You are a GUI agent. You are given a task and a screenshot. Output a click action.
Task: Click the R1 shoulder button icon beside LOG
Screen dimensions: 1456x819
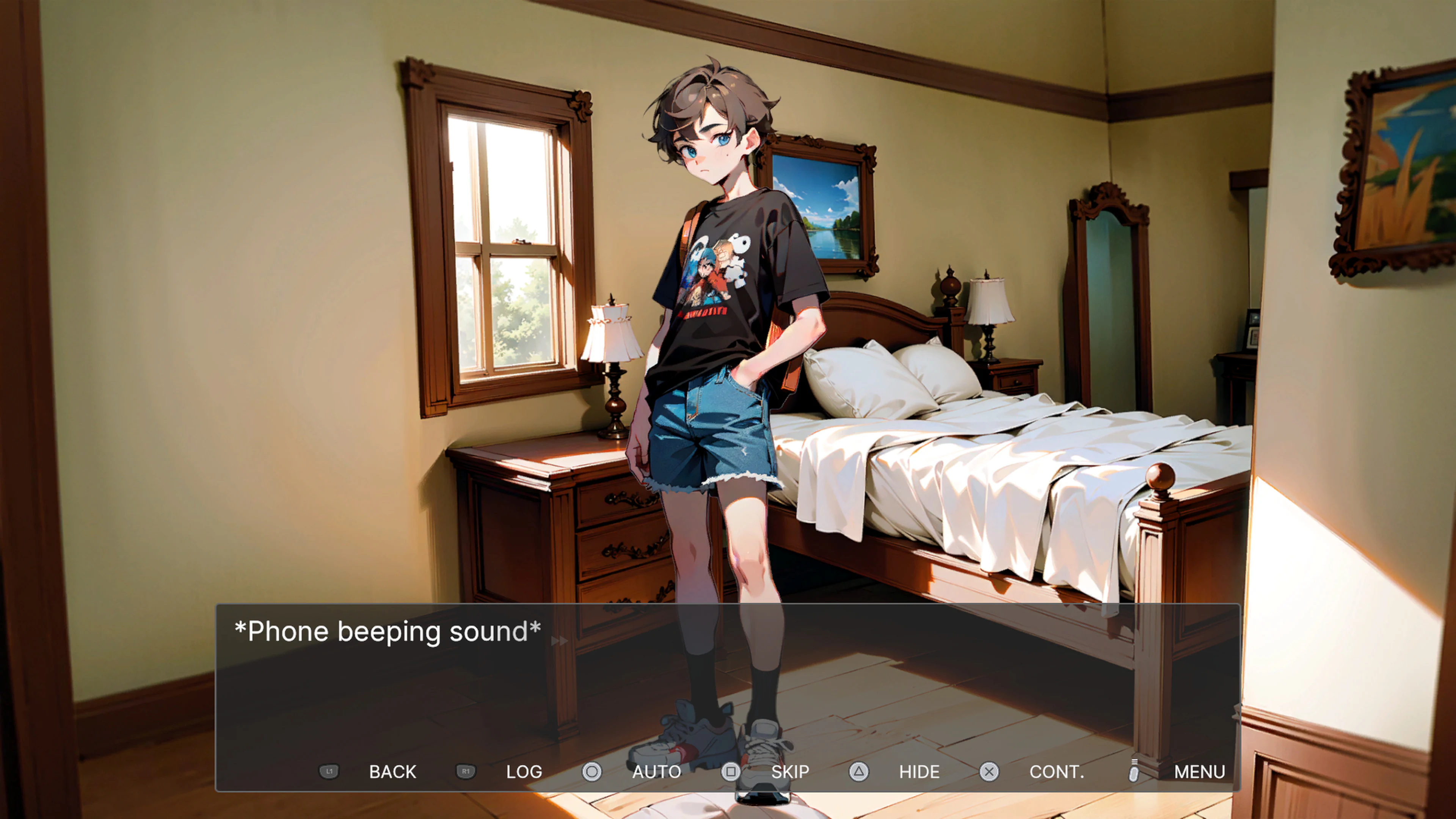tap(466, 772)
